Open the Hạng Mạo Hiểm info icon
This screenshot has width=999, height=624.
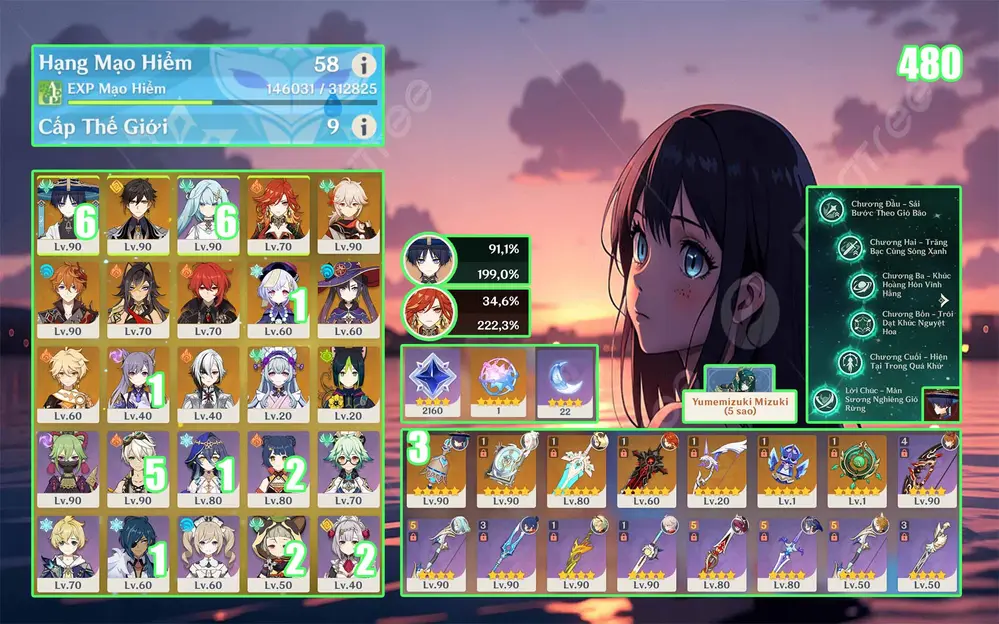[x=366, y=65]
